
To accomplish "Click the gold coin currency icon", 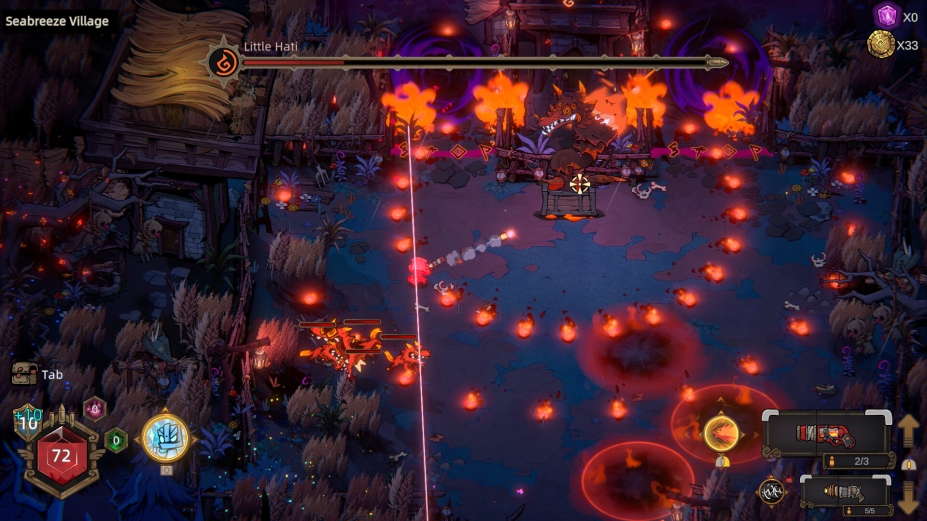I will tap(881, 44).
